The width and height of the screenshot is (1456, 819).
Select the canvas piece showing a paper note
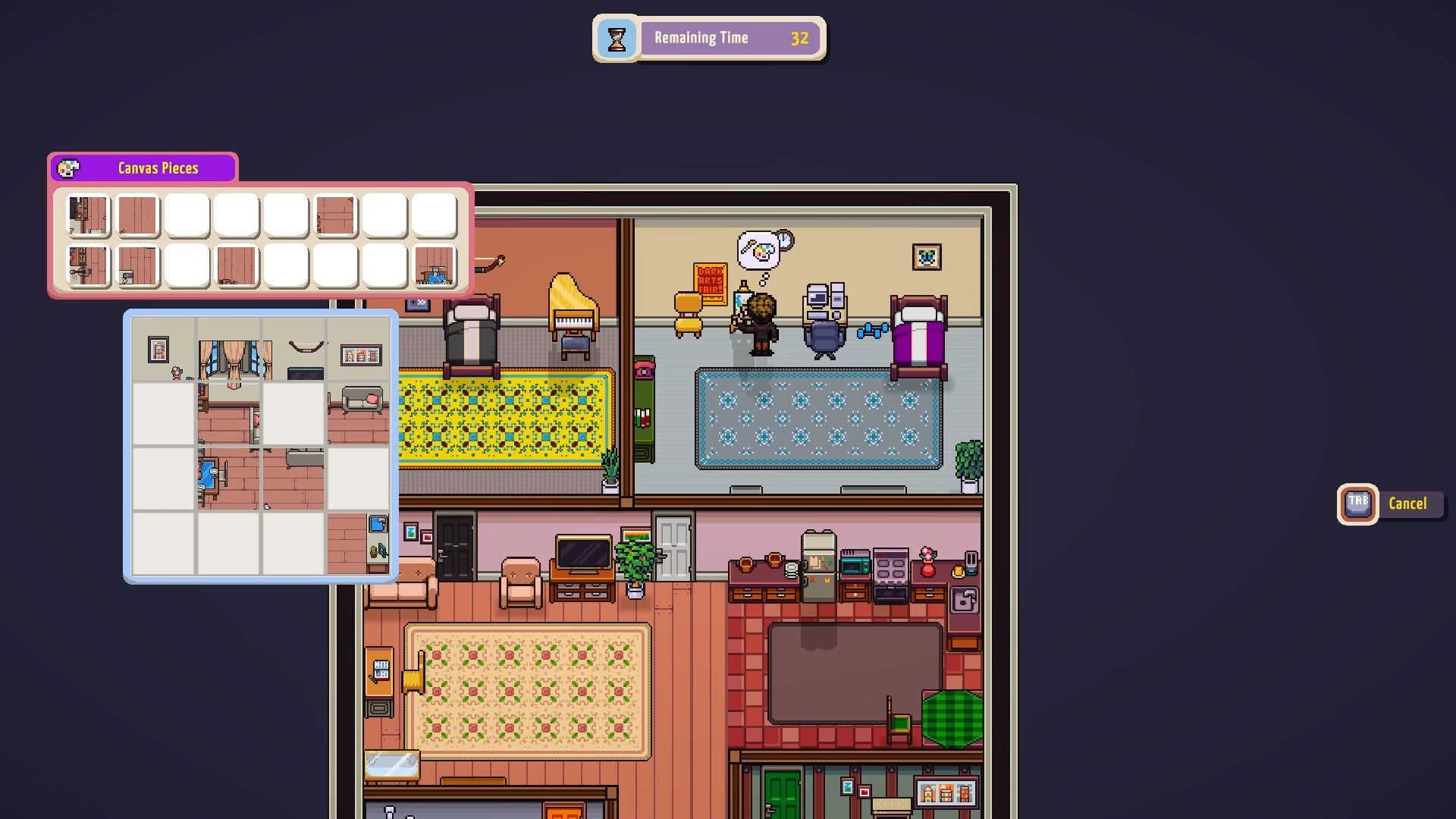138,266
